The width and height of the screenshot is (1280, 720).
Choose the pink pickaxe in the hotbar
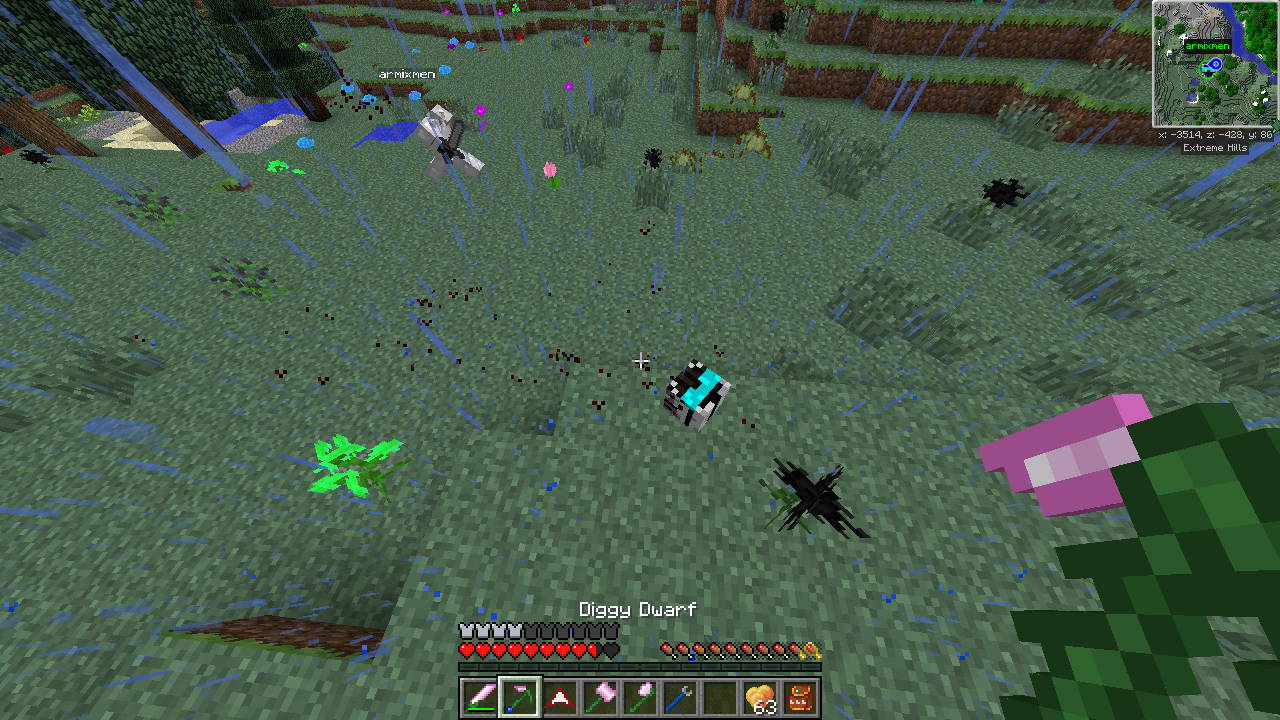[x=520, y=697]
